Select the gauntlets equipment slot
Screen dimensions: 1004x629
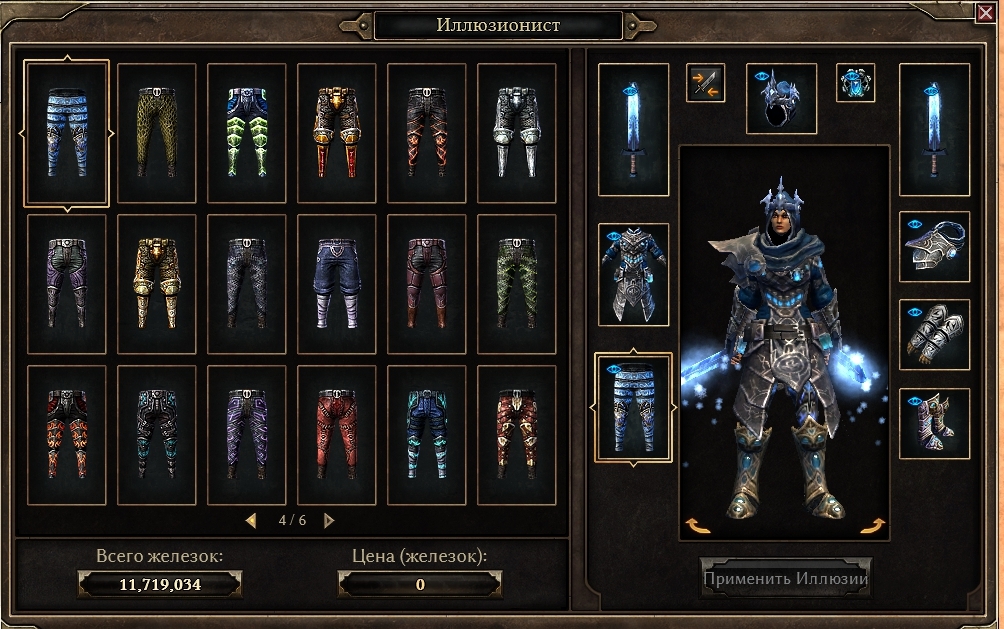tap(934, 334)
